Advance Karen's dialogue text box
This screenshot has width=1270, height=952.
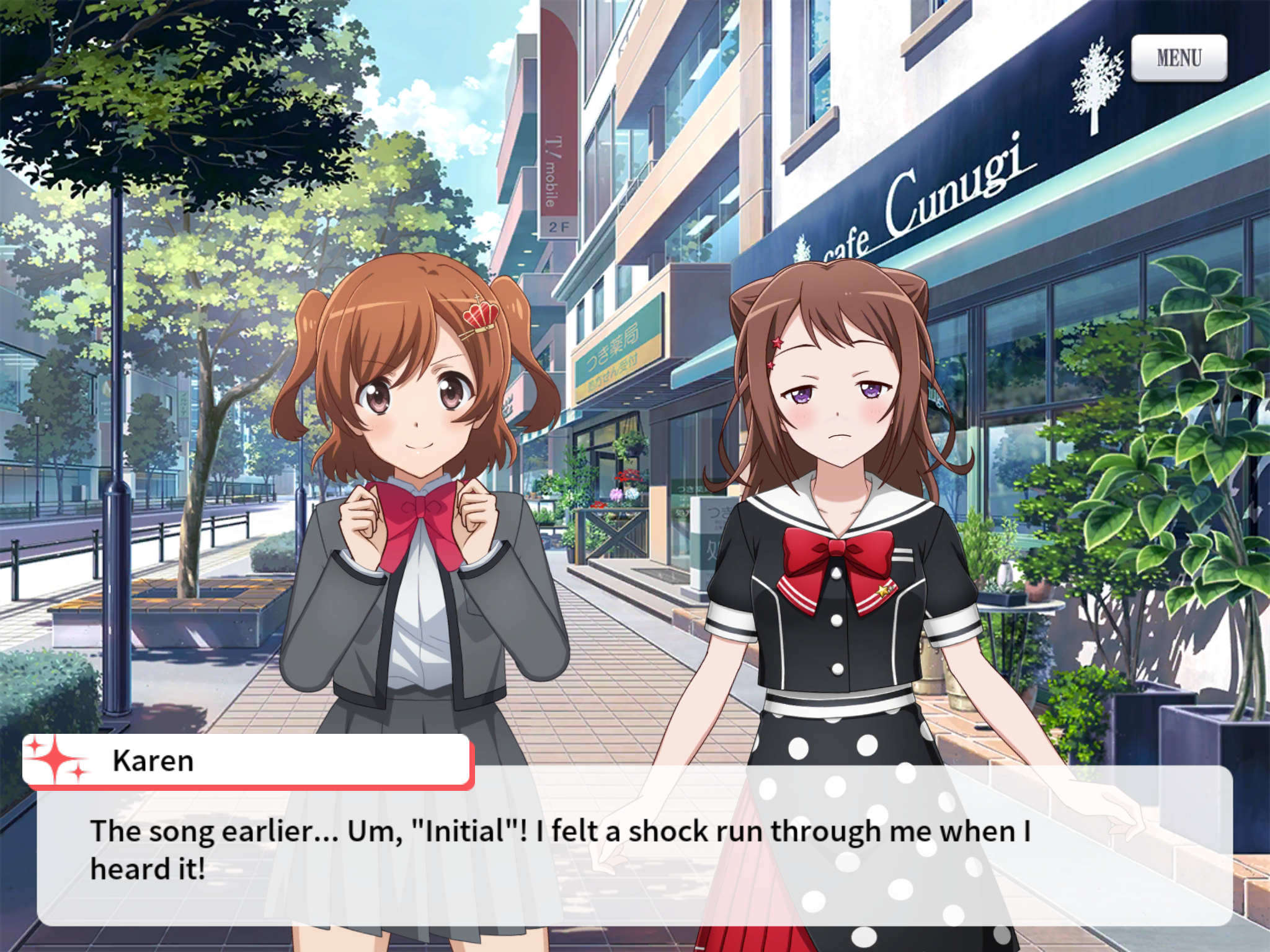click(634, 849)
